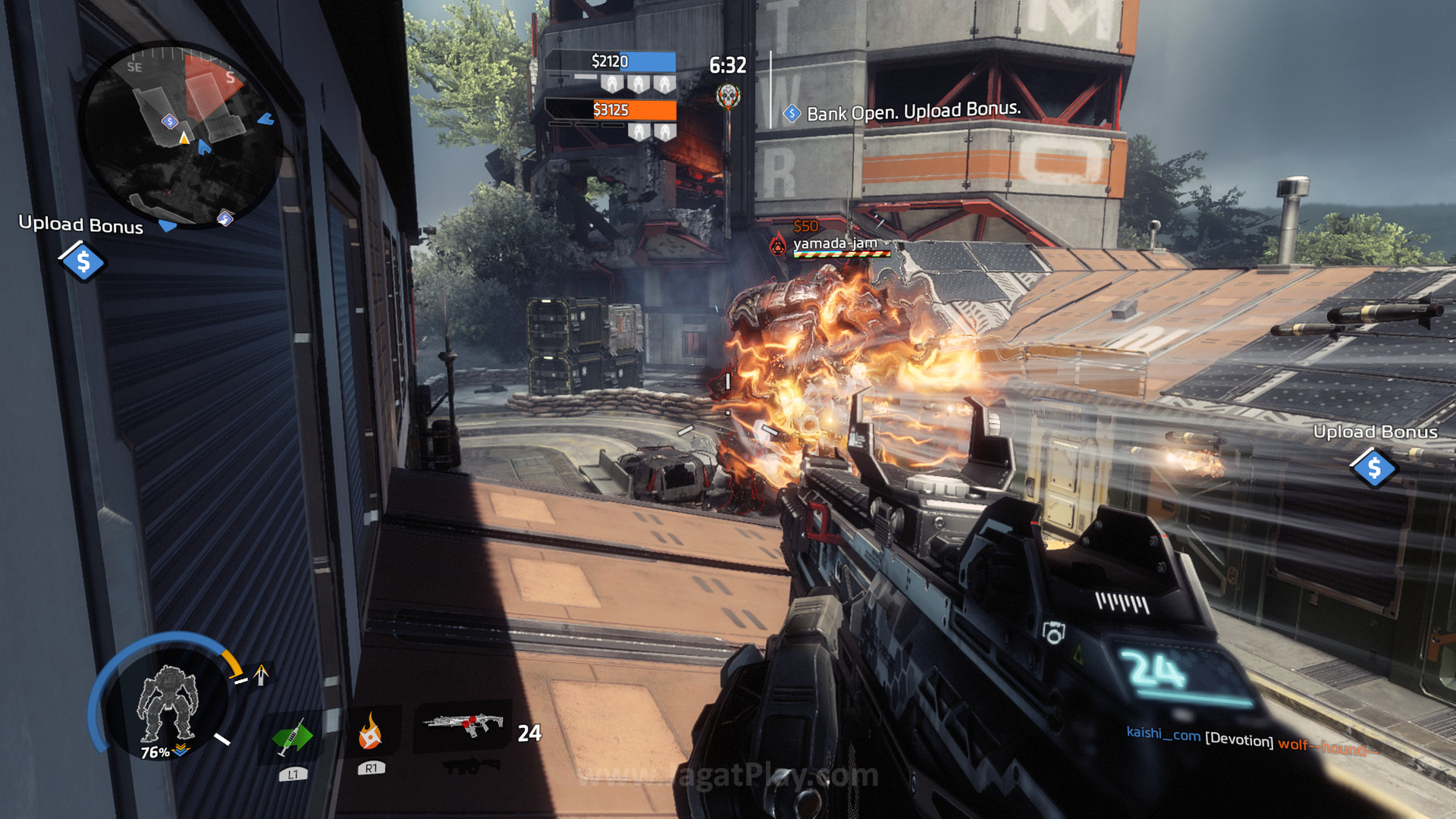Select the Upload Bonus dollar marker right of the gun
The width and height of the screenshot is (1456, 819).
point(1373,468)
